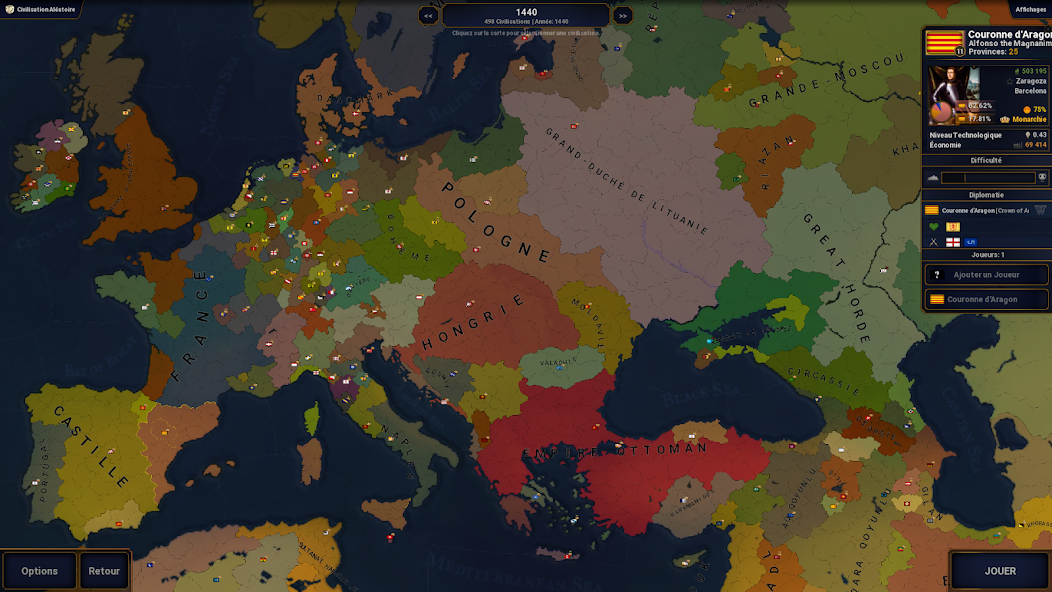
Task: Switch to the next scenario with the right arrows
Action: [622, 15]
